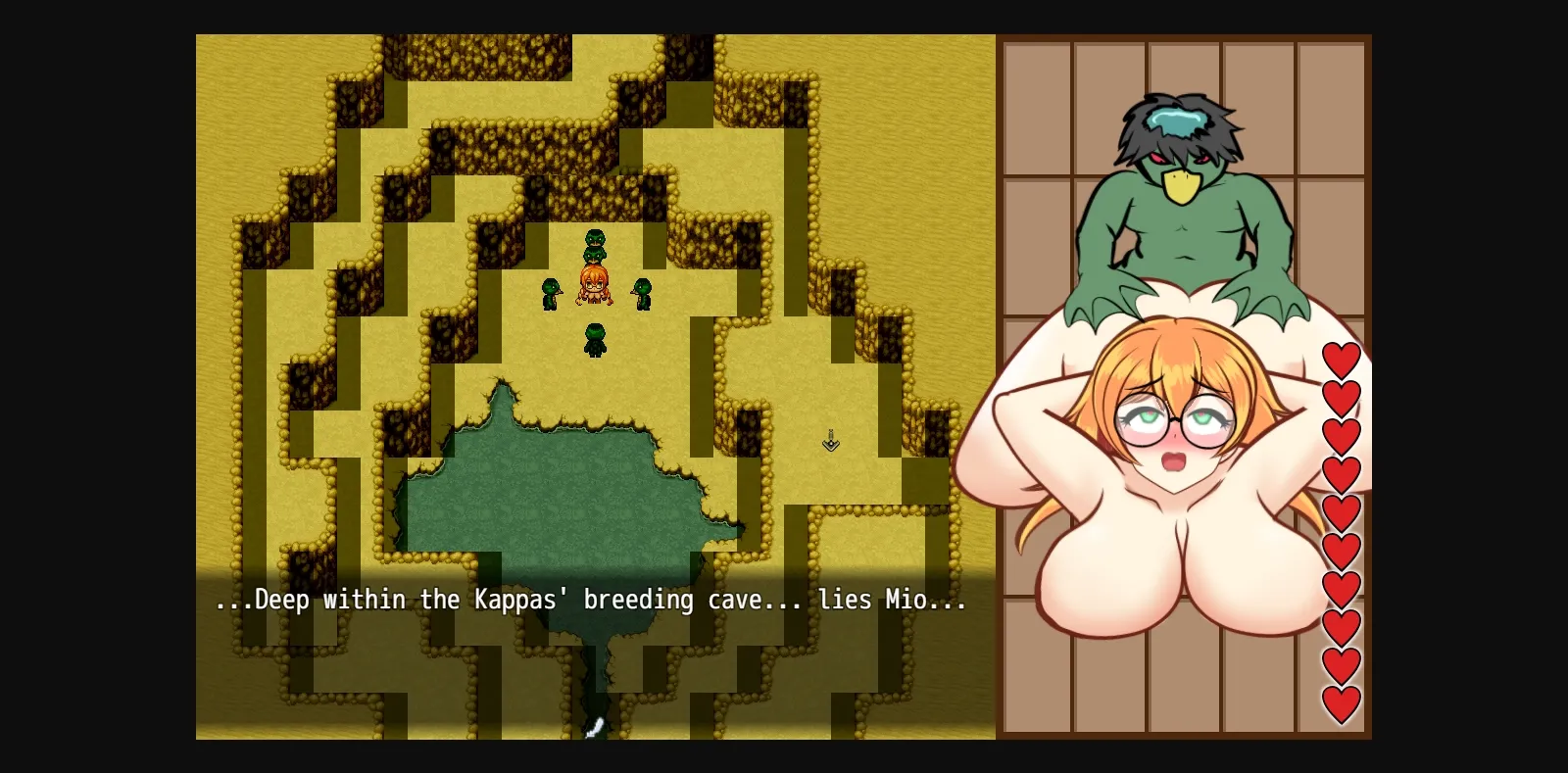Click the kappa sprite left of Mio
The height and width of the screenshot is (773, 1568).
click(551, 292)
